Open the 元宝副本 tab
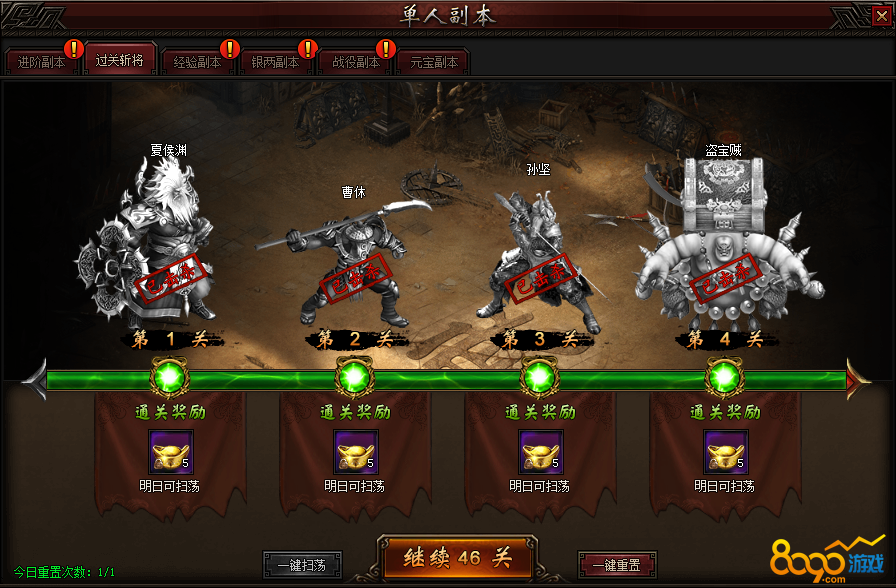896x588 pixels. coord(433,62)
